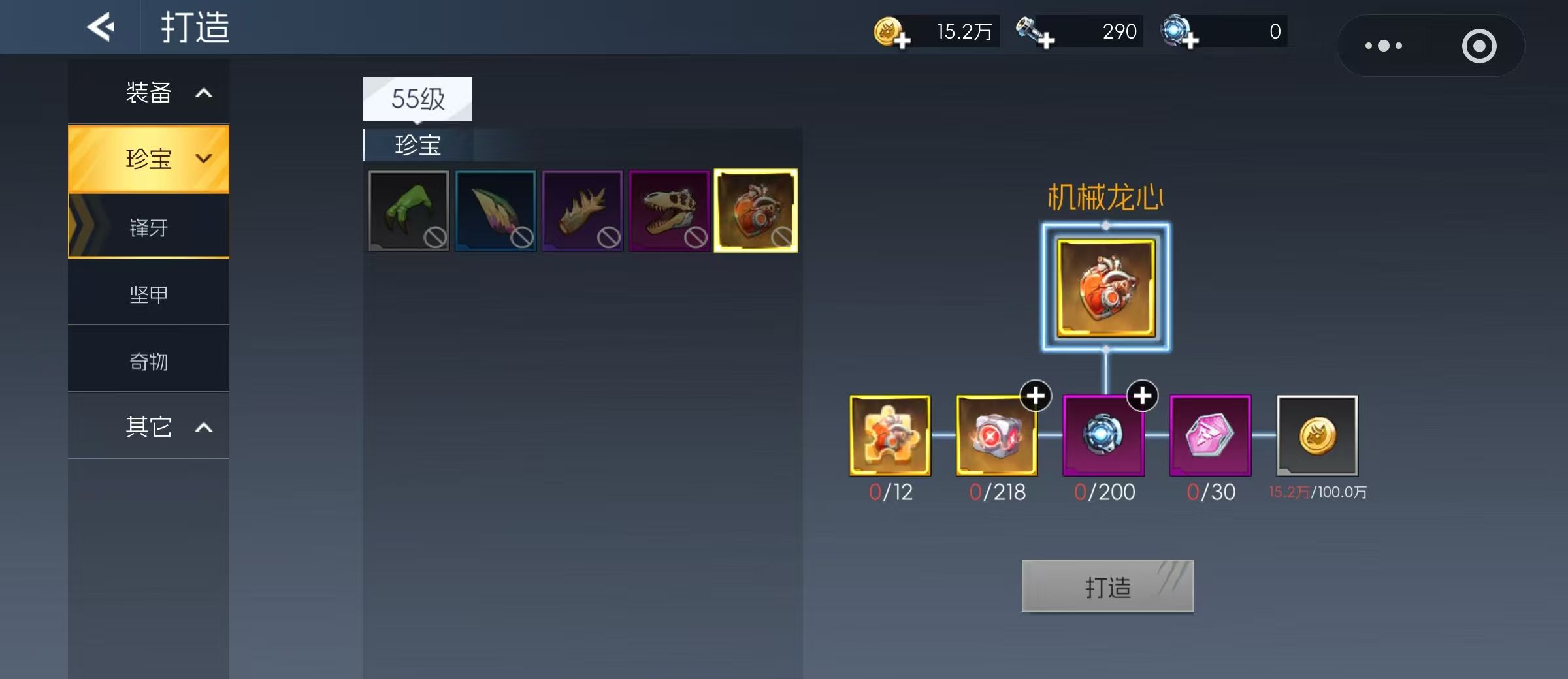1568x679 pixels.
Task: Close the mini program with circle button
Action: click(x=1479, y=46)
